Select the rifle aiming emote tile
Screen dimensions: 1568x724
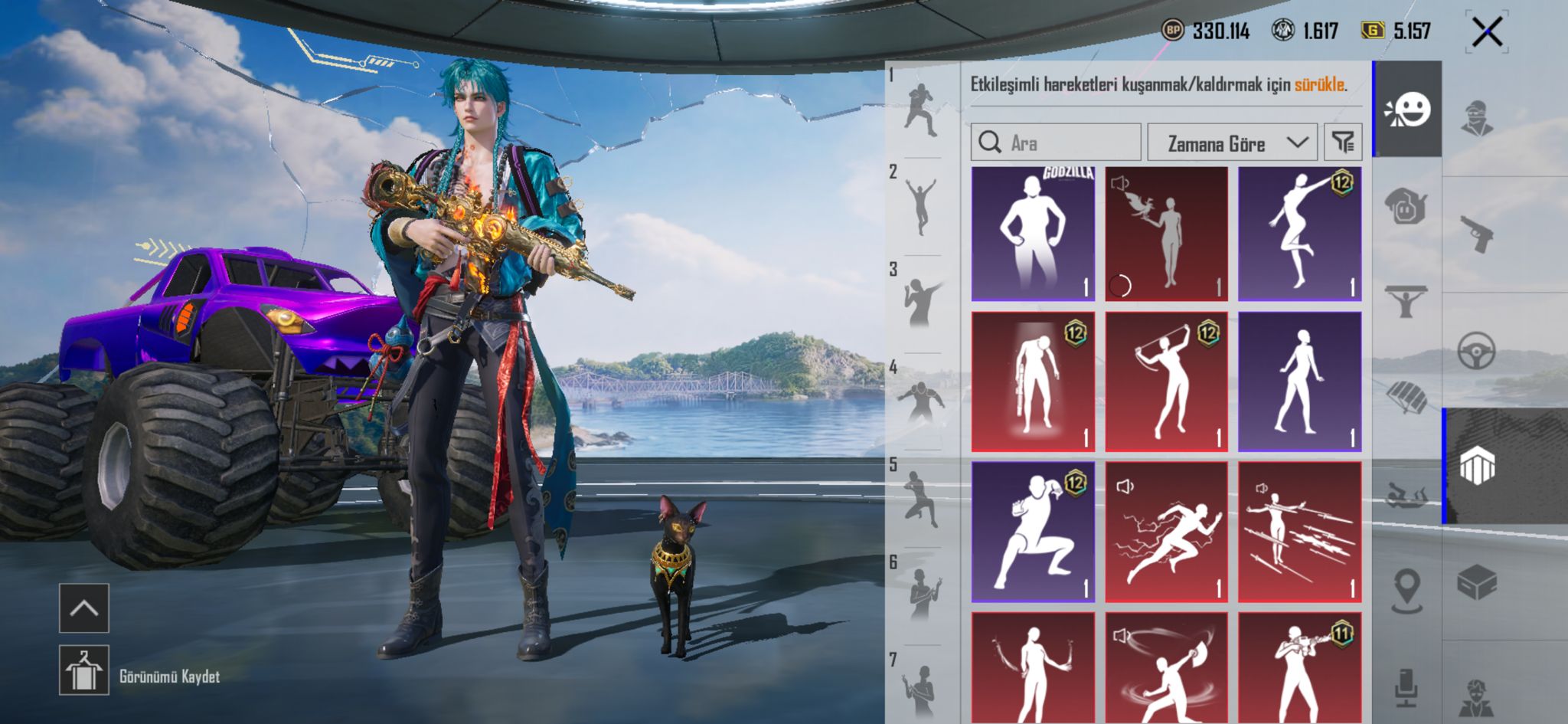point(1299,668)
